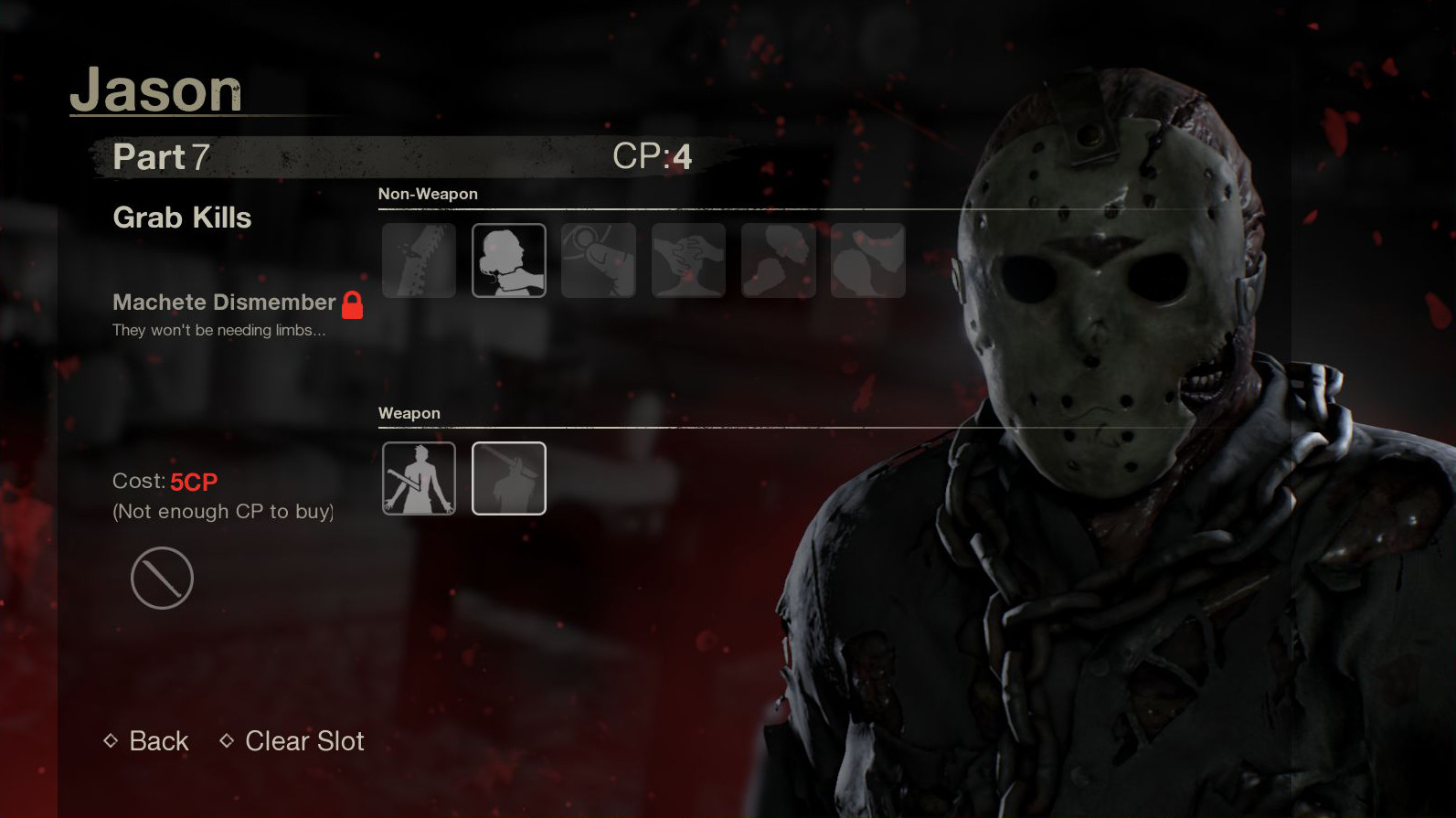Viewport: 1456px width, 818px height.
Task: Open the Weapon kills section
Action: [x=409, y=413]
